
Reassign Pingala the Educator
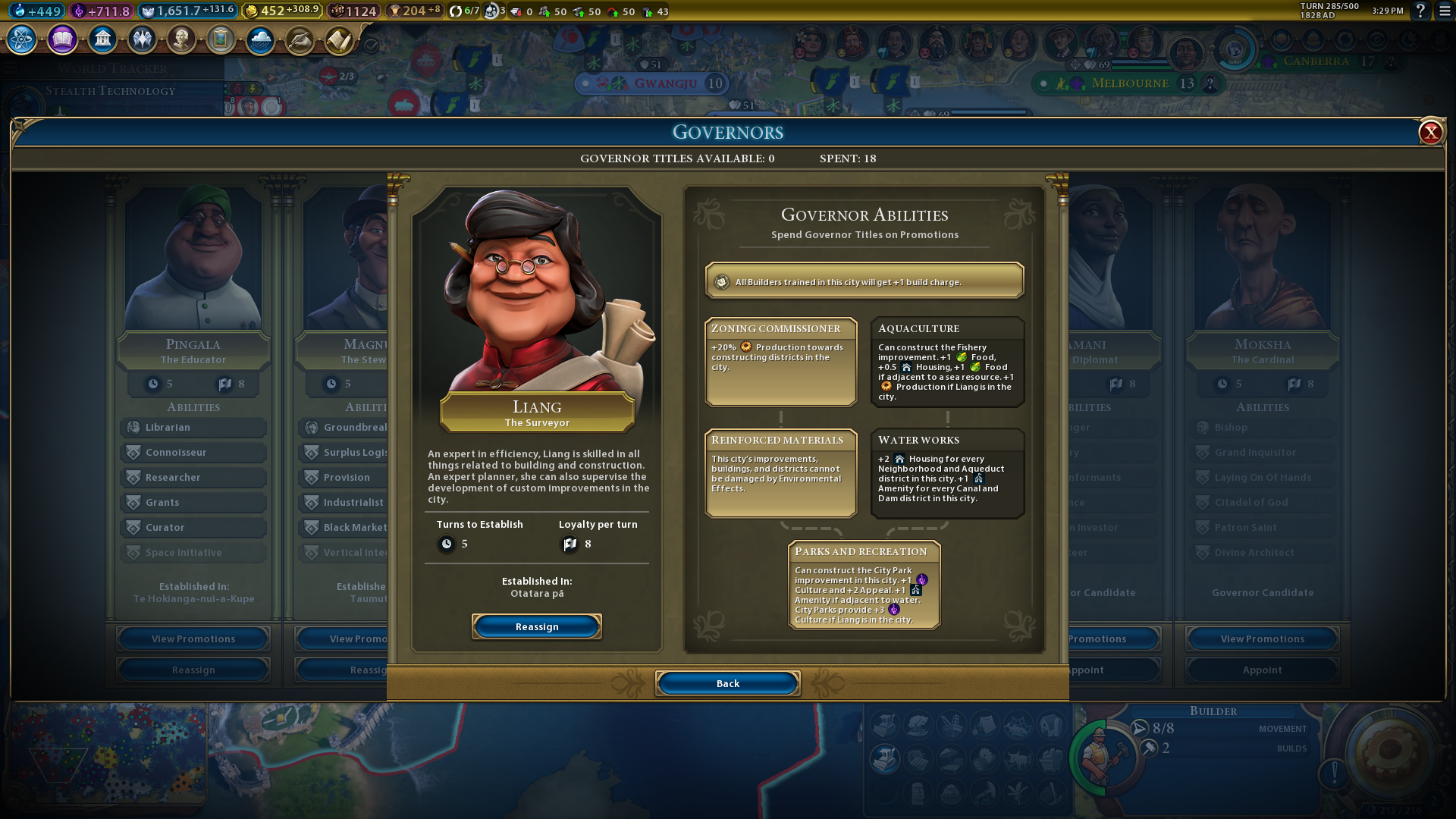(x=193, y=670)
